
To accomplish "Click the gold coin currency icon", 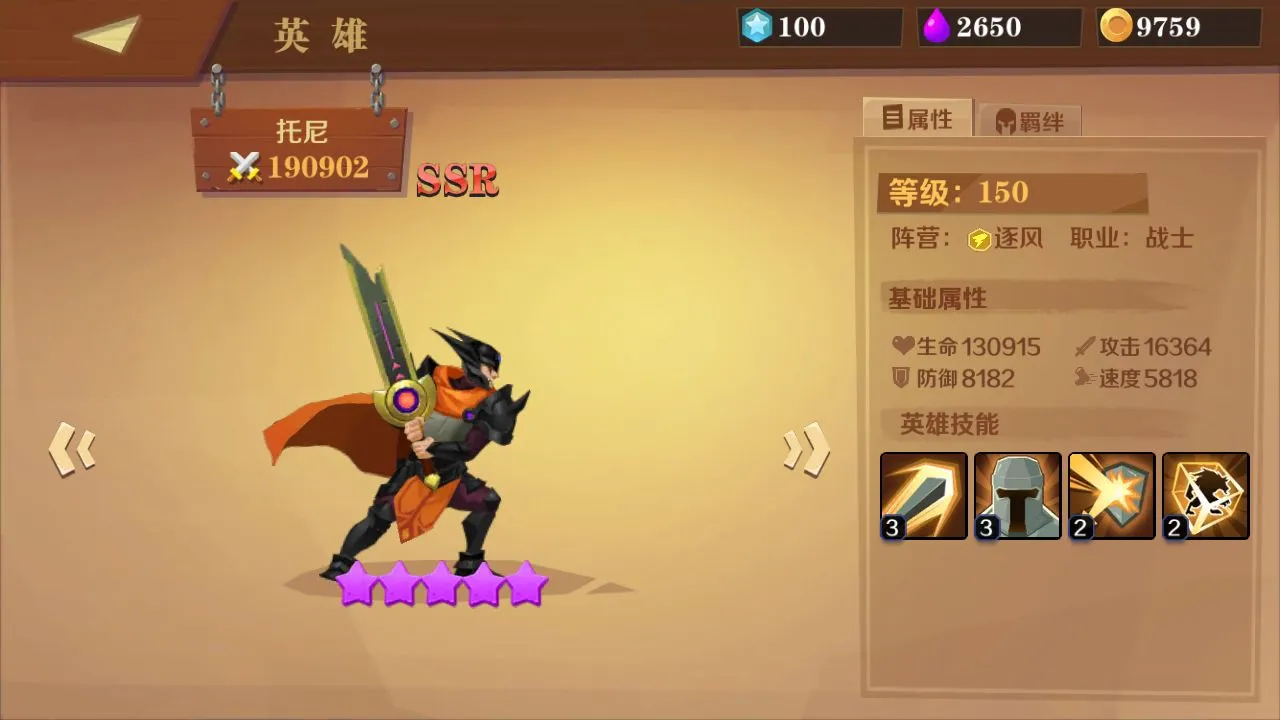I will click(x=1118, y=27).
